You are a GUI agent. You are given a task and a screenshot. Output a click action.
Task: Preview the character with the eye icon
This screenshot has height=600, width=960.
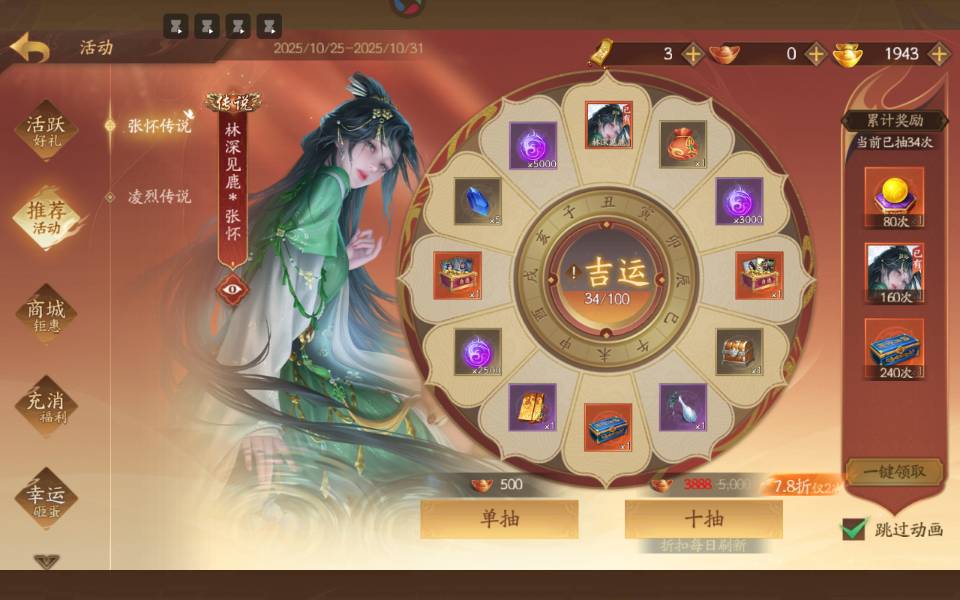click(232, 289)
